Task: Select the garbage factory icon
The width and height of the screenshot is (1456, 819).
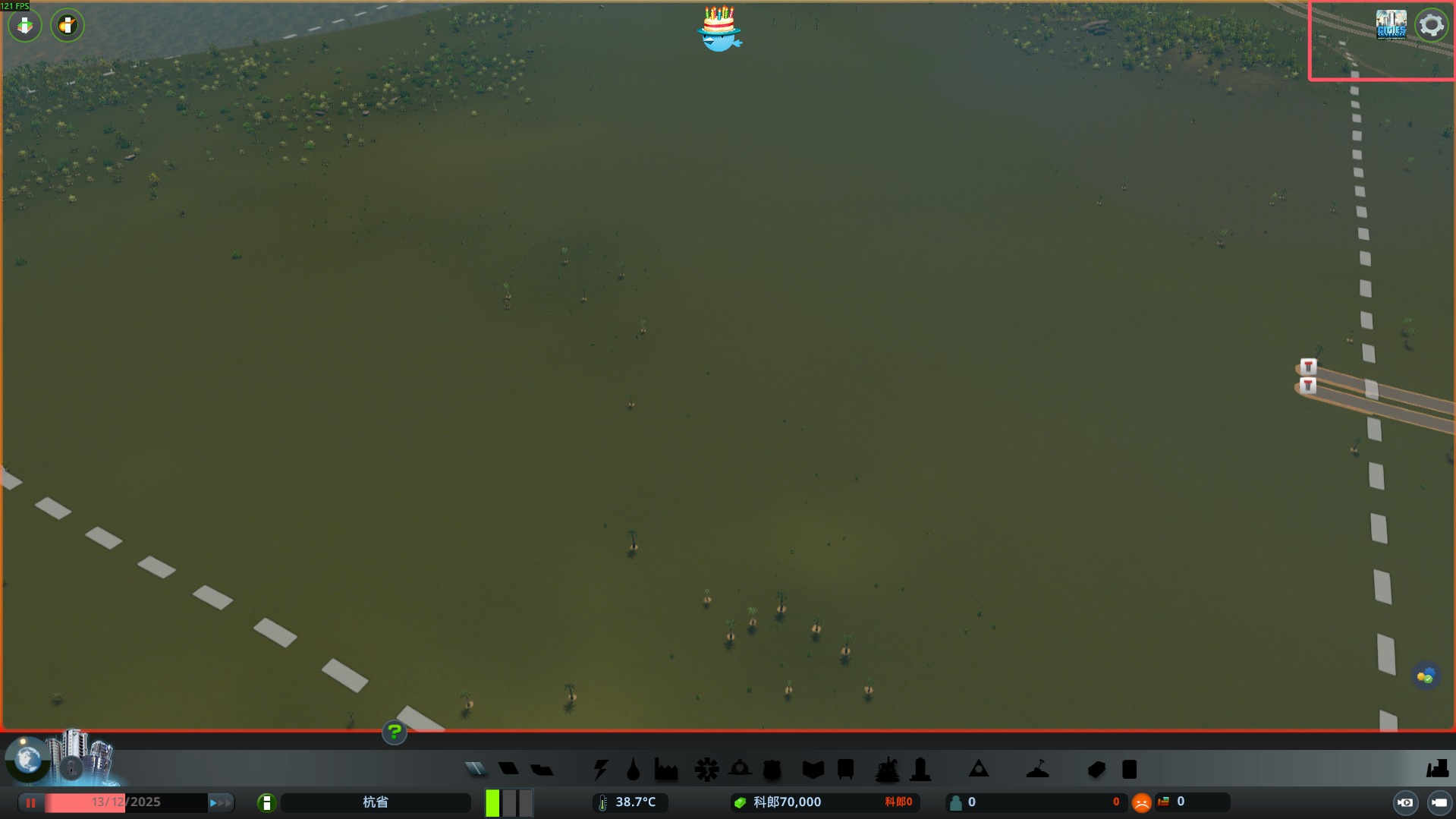Action: (666, 770)
